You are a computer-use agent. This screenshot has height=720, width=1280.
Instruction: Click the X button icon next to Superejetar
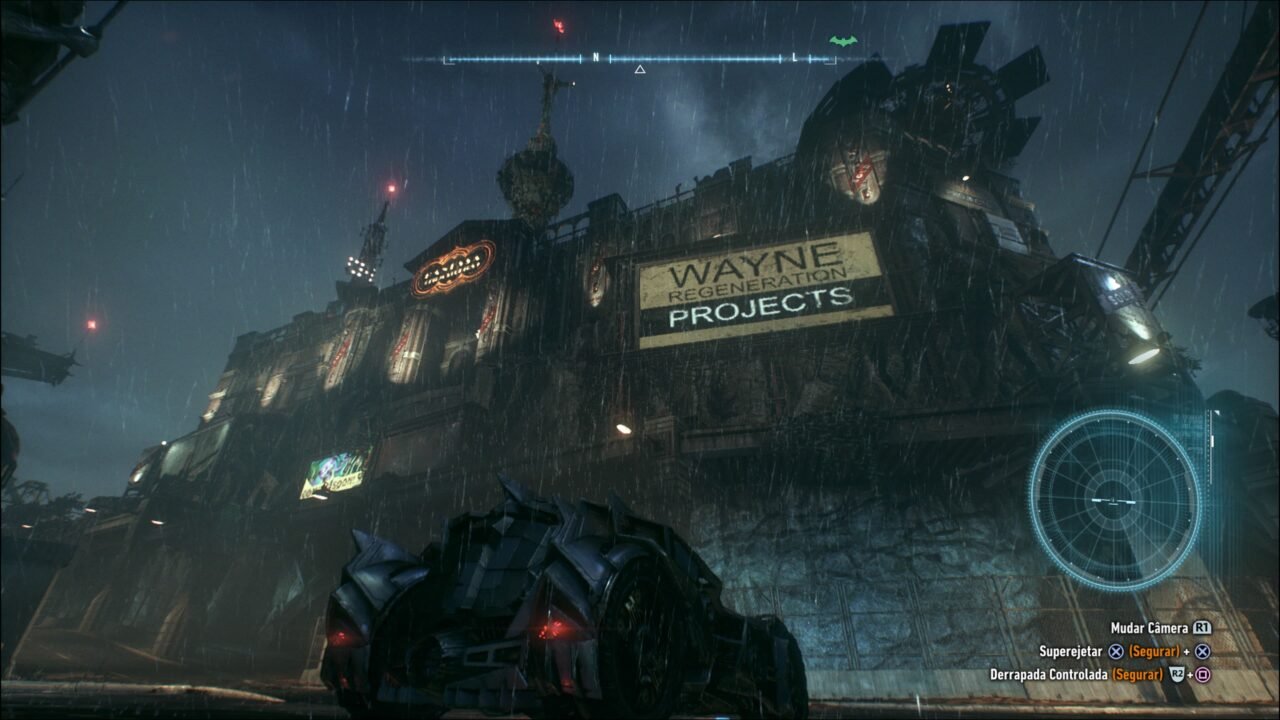[x=1116, y=652]
